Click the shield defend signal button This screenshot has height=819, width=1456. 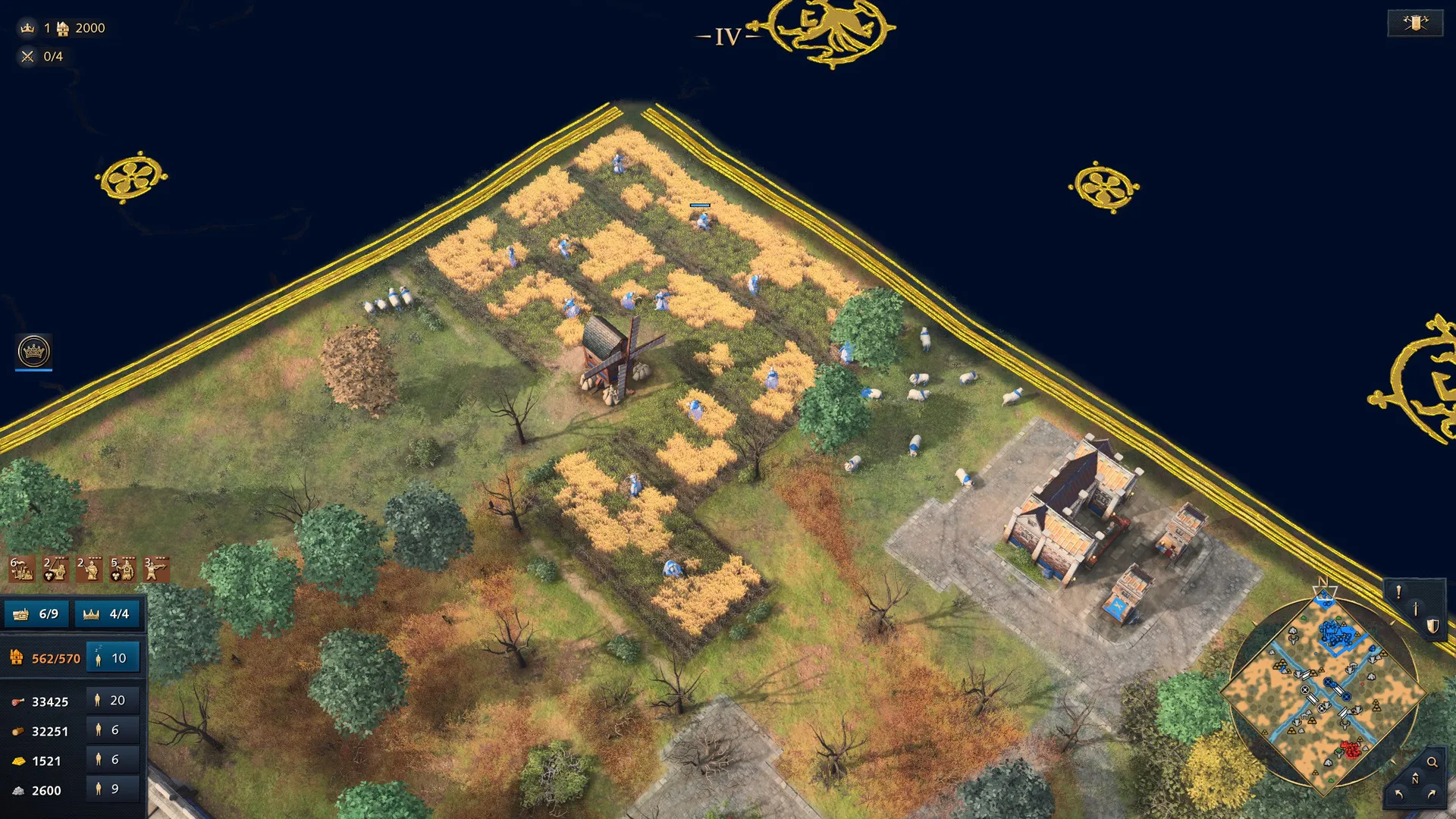(1432, 626)
